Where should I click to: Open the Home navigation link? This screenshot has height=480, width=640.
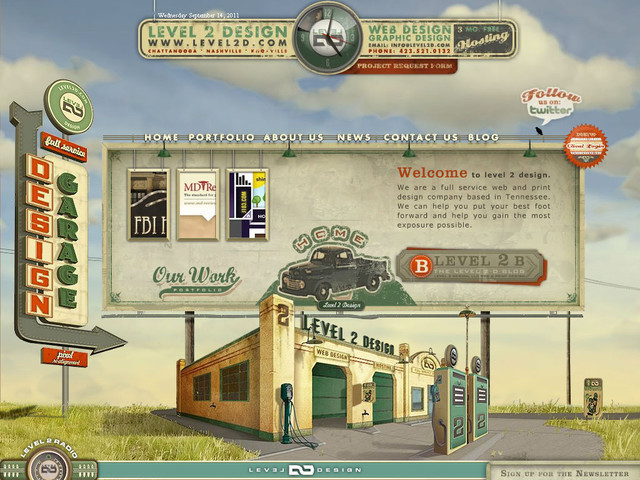point(161,137)
